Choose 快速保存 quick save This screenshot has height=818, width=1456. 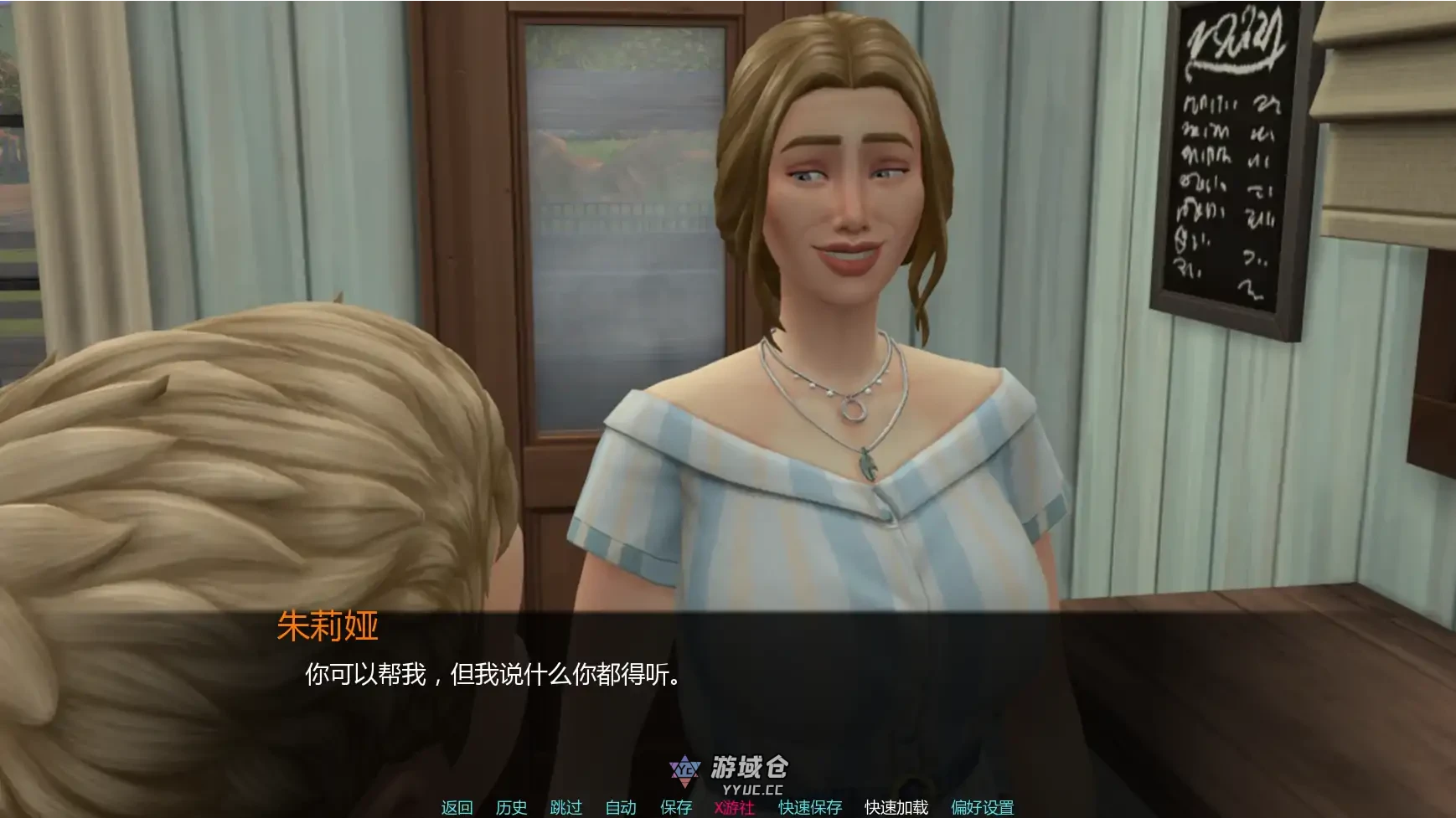[810, 807]
